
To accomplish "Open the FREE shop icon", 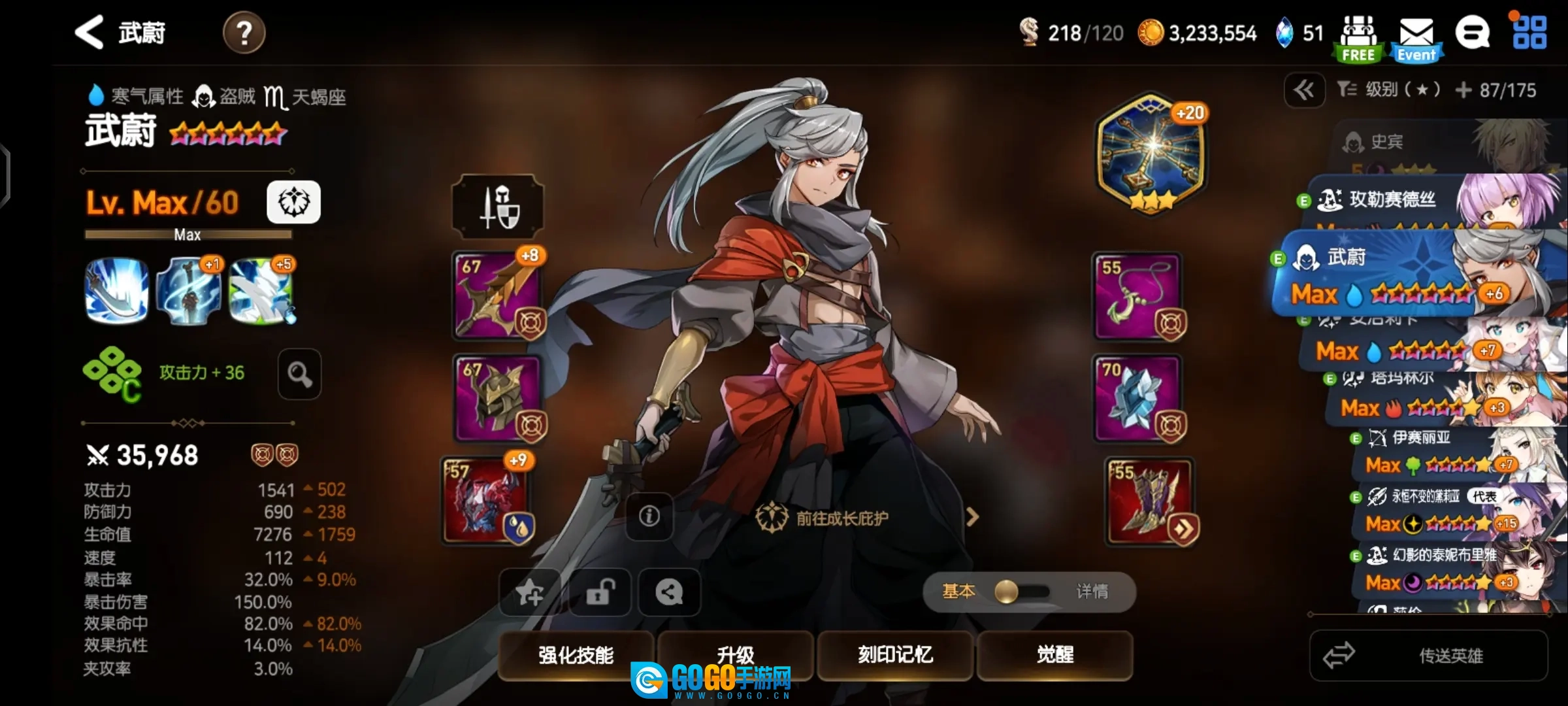I will (1358, 38).
